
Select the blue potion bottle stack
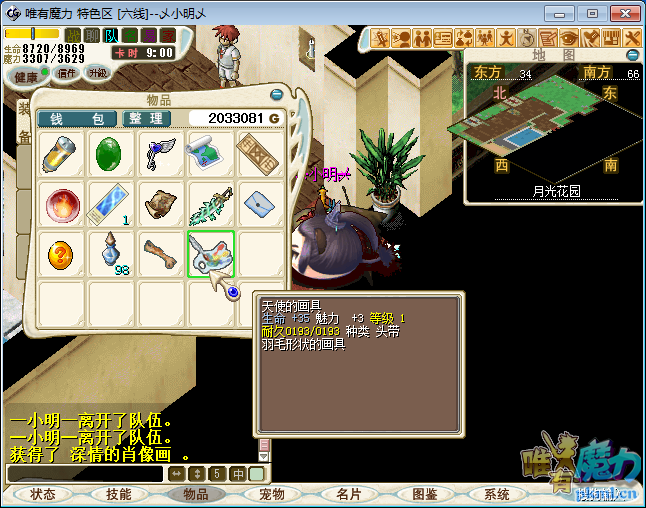(110, 254)
